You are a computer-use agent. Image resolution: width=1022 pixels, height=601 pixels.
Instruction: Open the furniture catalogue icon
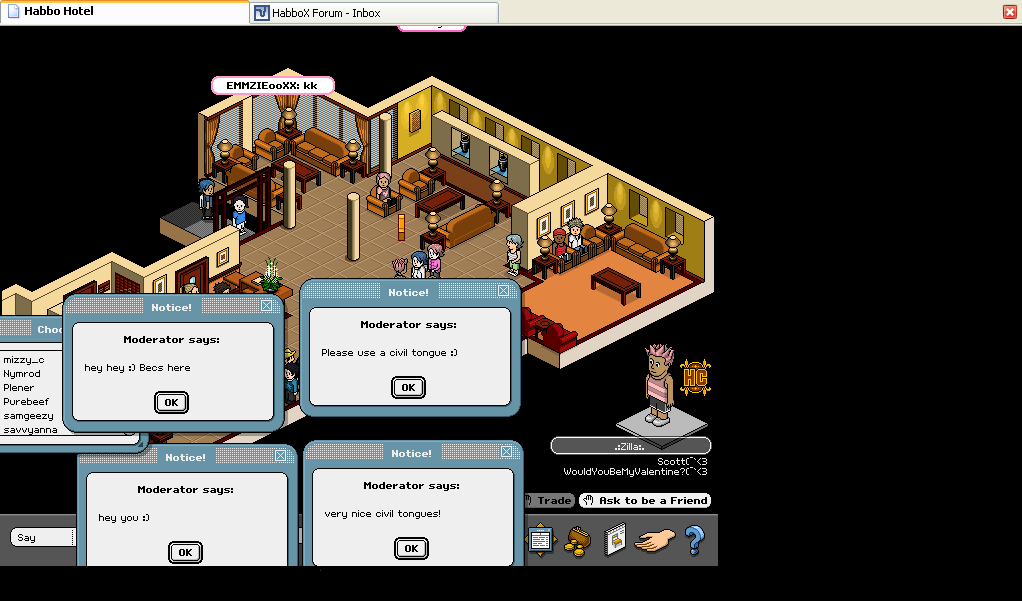pyautogui.click(x=614, y=540)
